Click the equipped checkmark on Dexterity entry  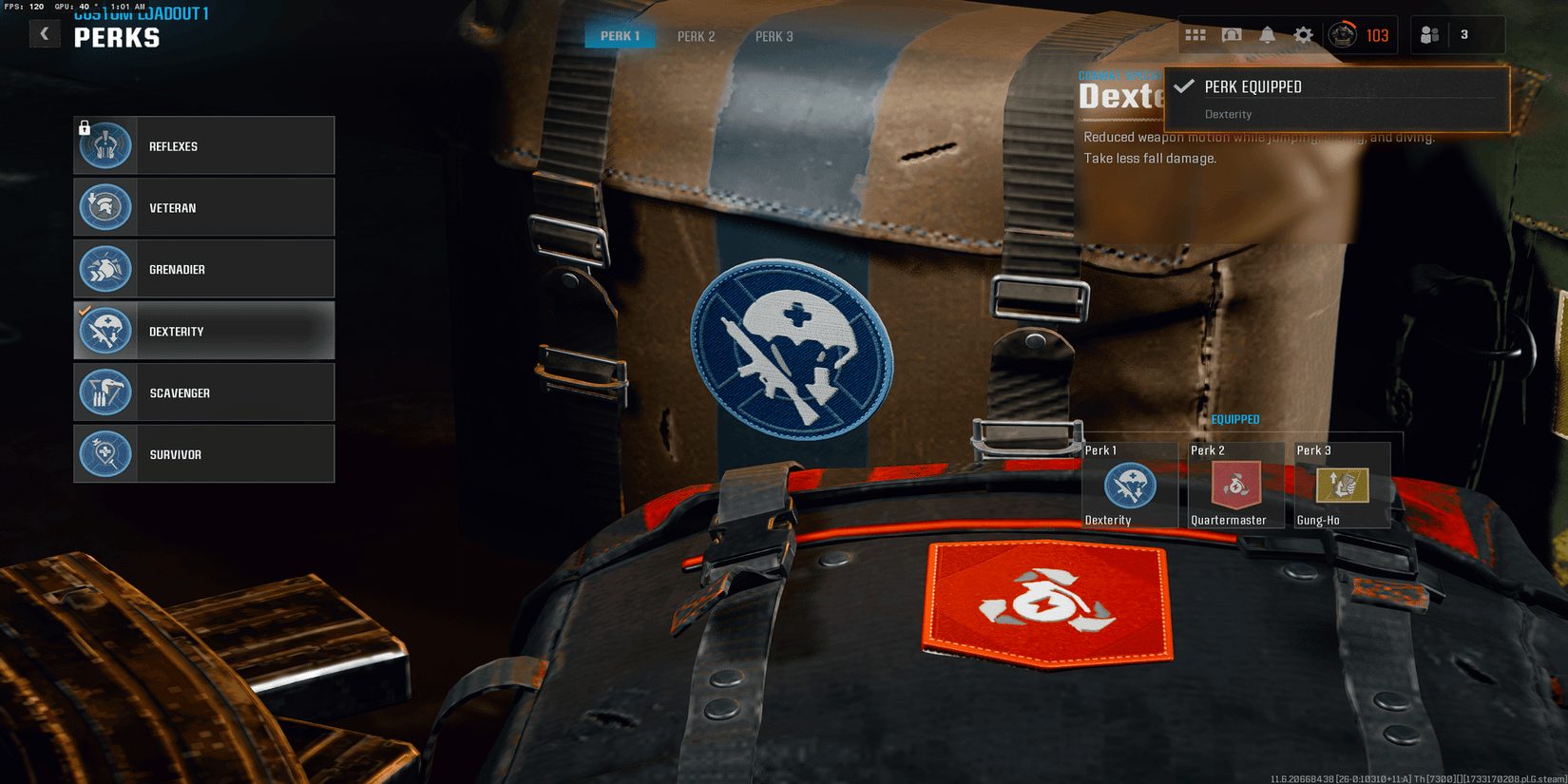(x=86, y=310)
